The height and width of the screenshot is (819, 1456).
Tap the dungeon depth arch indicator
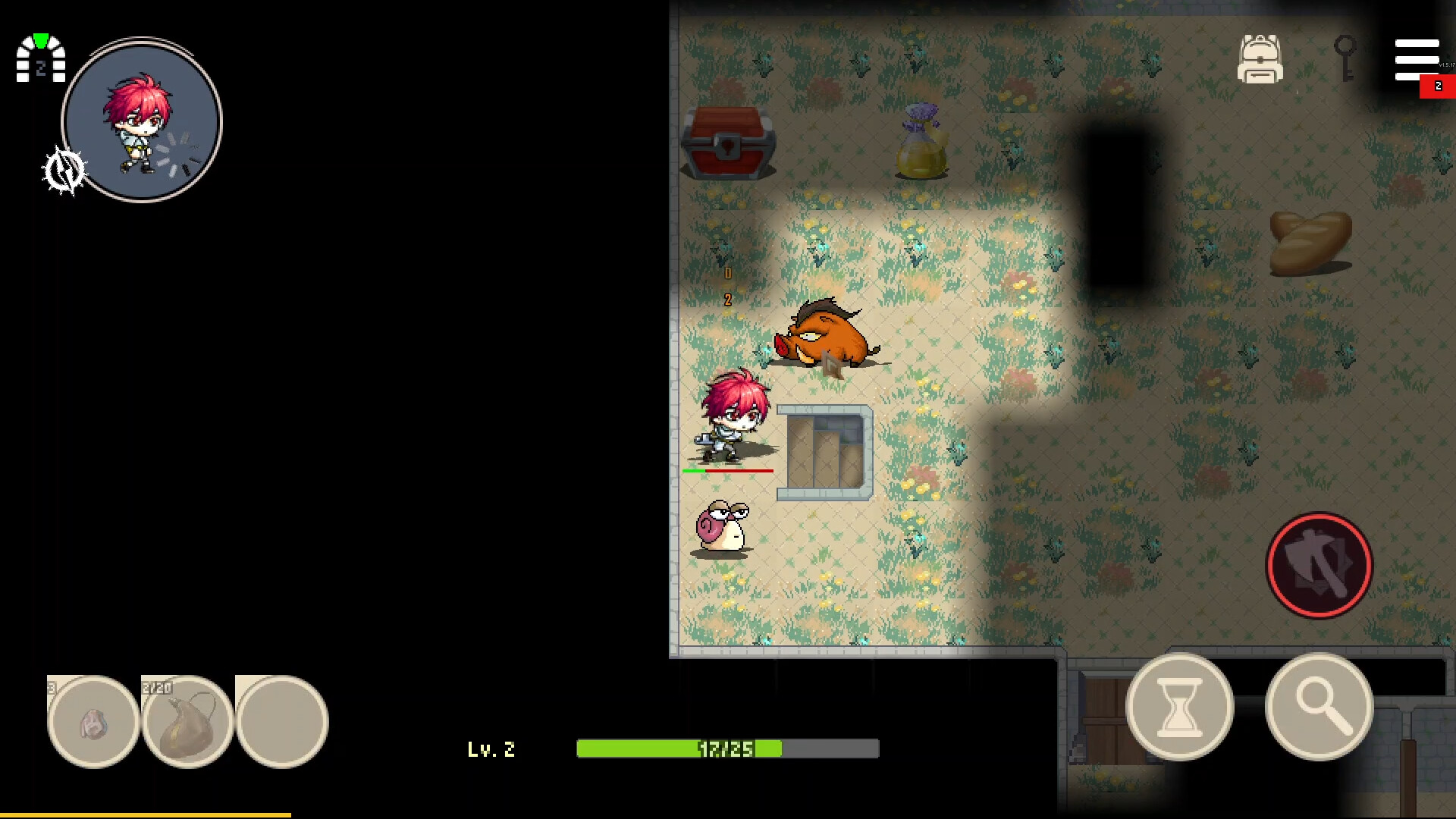click(x=41, y=59)
